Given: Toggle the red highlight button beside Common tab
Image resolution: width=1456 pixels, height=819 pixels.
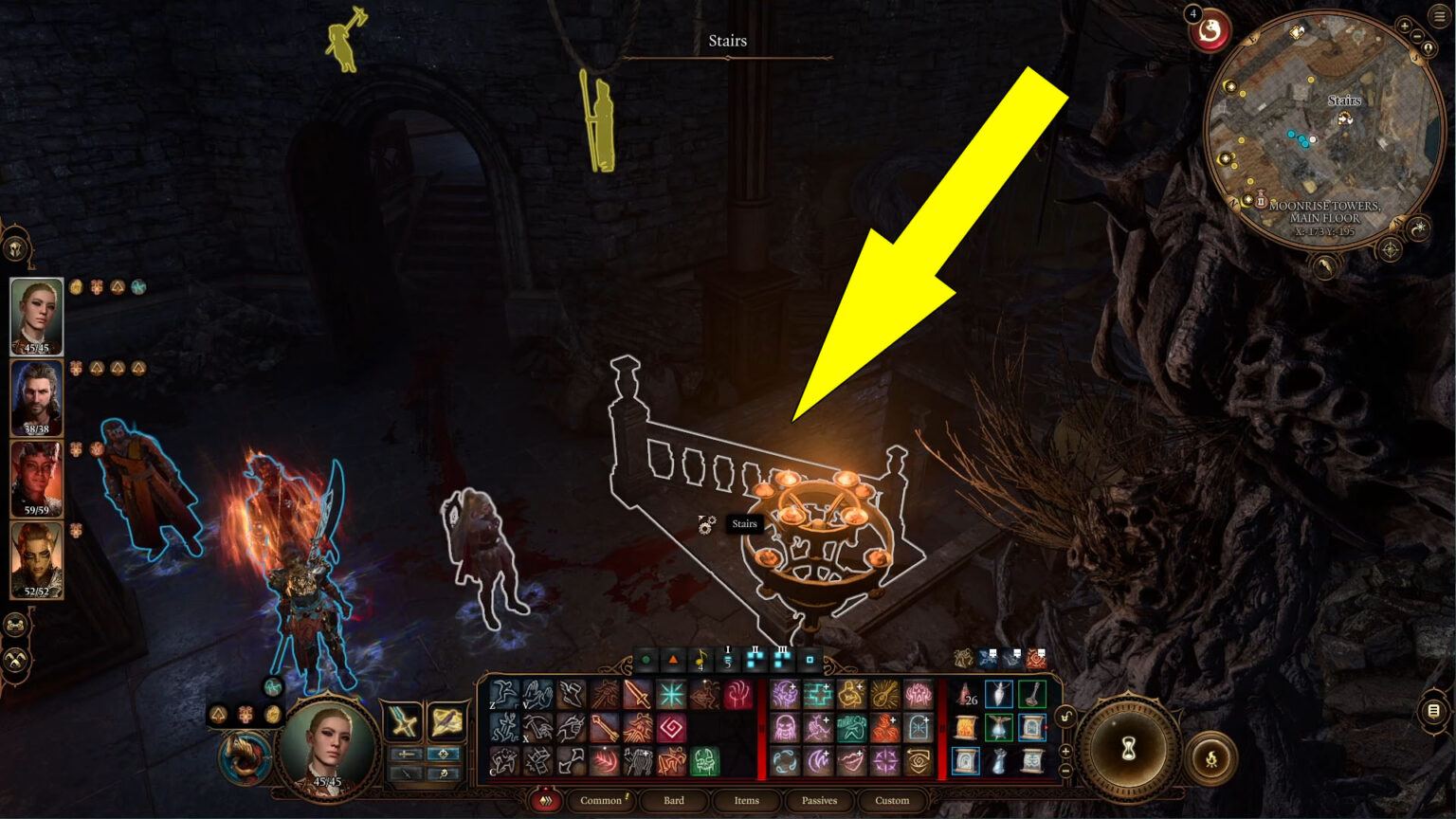Looking at the screenshot, I should tap(544, 800).
